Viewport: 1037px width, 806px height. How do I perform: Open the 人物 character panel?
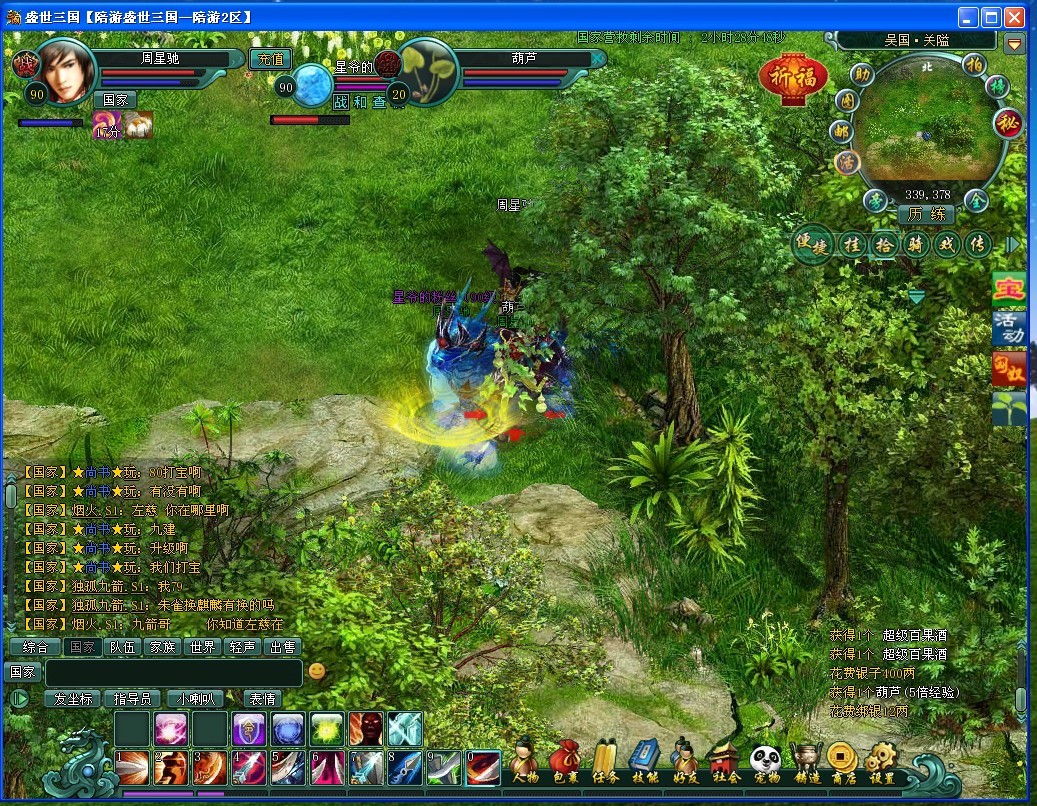524,762
